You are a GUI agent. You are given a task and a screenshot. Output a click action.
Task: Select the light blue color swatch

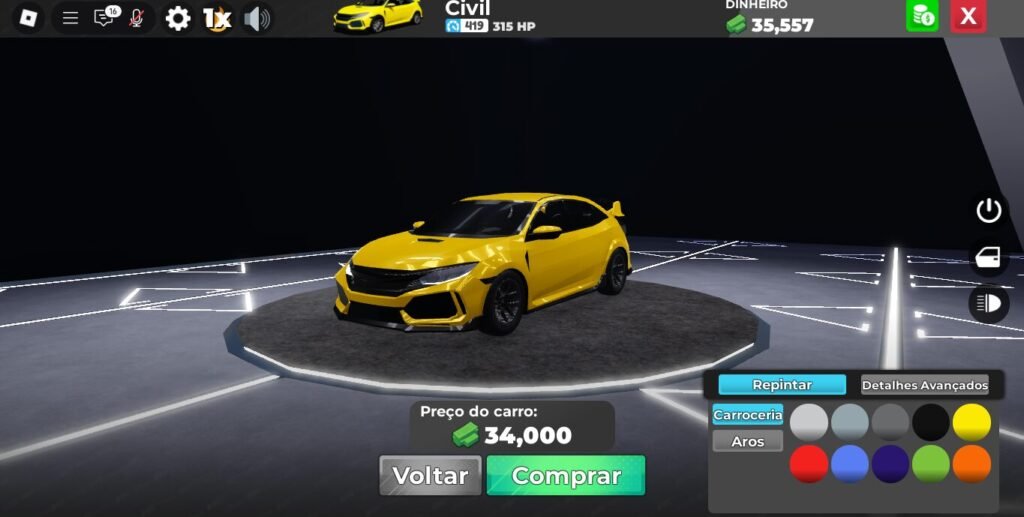click(850, 464)
